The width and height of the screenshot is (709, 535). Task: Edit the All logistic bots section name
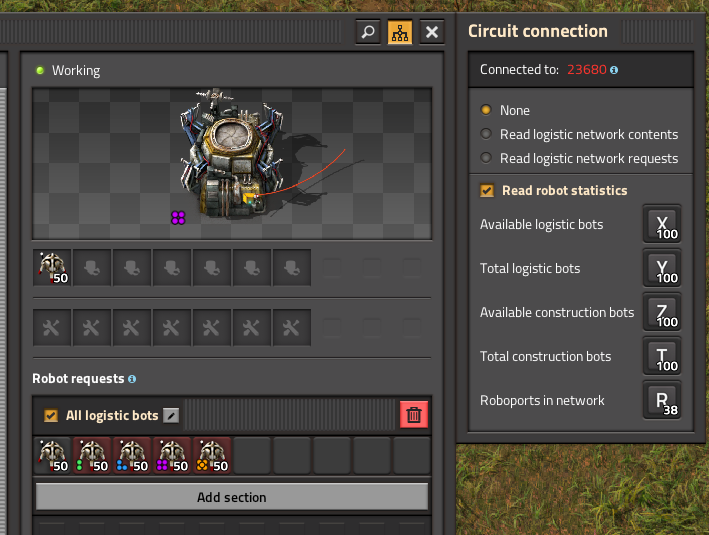coord(172,415)
